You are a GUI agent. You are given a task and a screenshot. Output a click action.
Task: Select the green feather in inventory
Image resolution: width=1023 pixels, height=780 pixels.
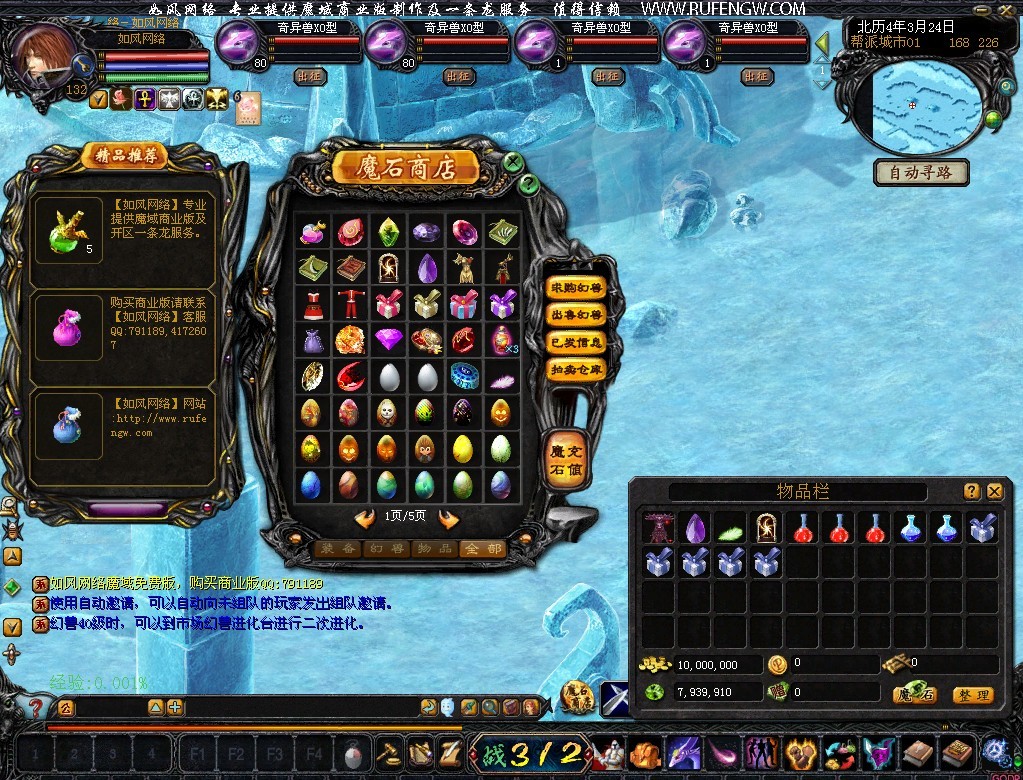click(x=731, y=527)
